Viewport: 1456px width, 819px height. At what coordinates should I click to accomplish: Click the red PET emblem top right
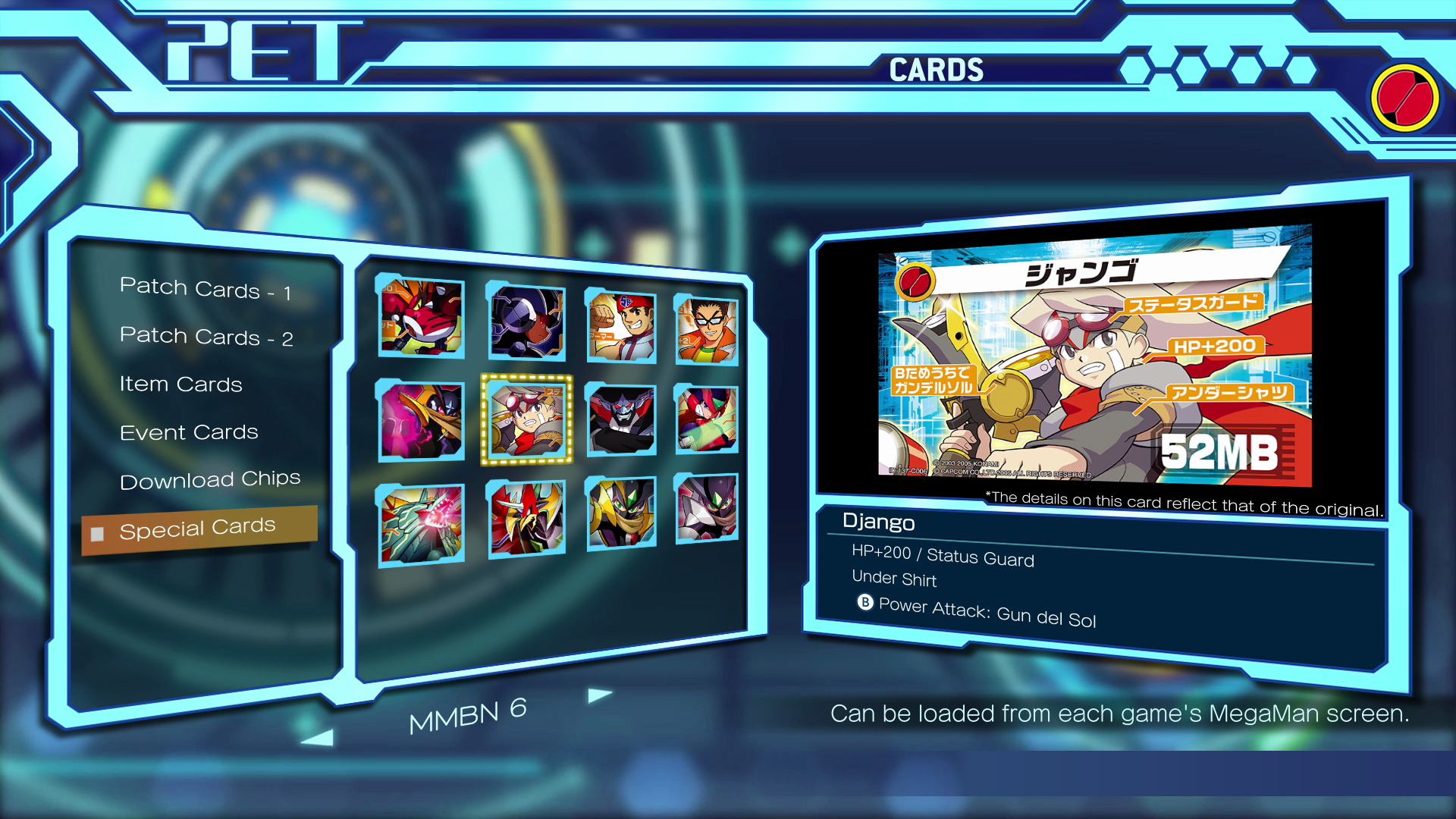click(x=1405, y=97)
